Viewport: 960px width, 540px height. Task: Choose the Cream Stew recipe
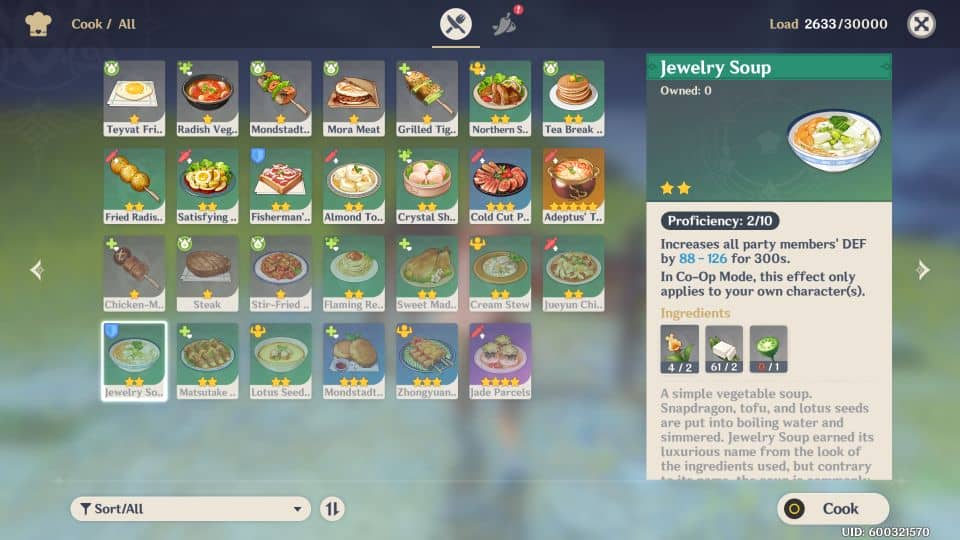[500, 273]
